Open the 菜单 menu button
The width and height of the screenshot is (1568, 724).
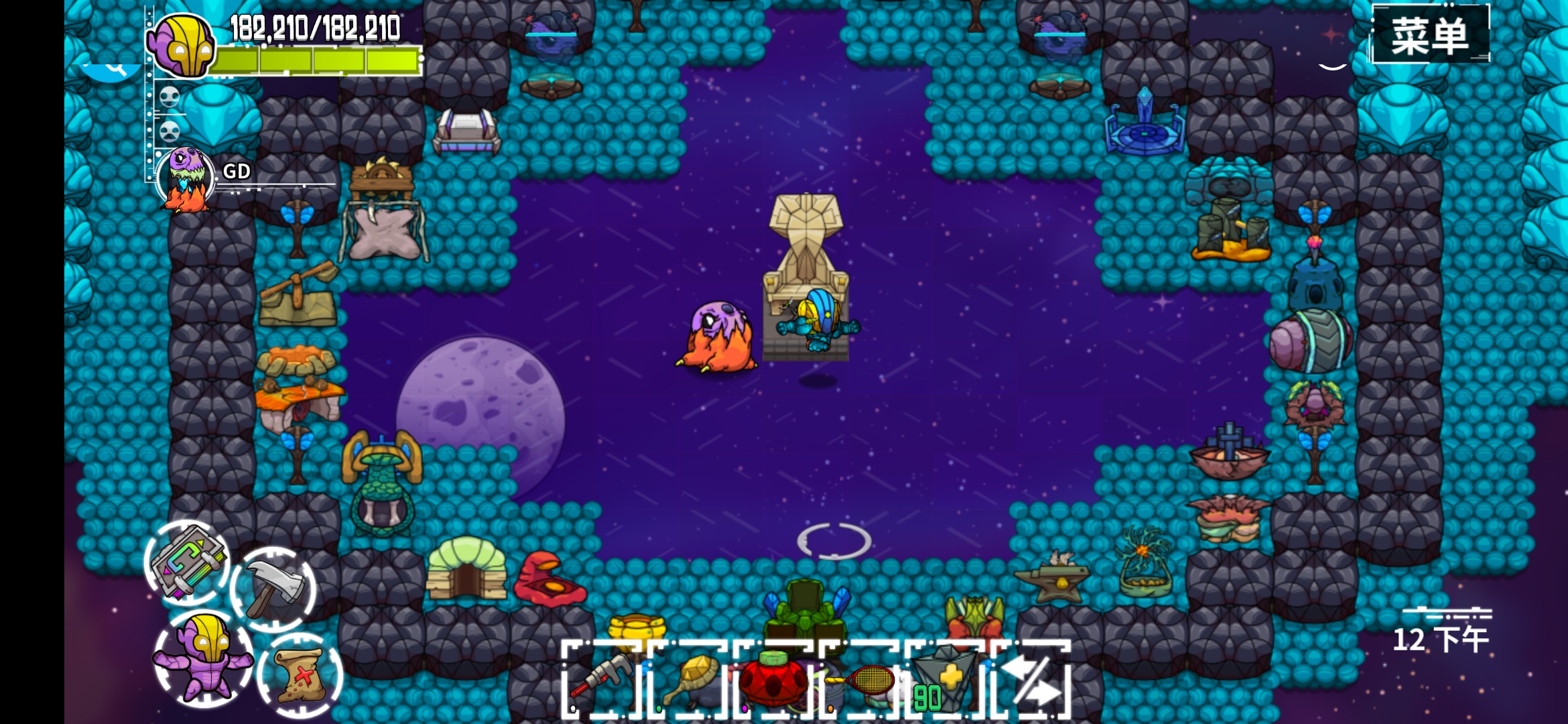pos(1430,35)
